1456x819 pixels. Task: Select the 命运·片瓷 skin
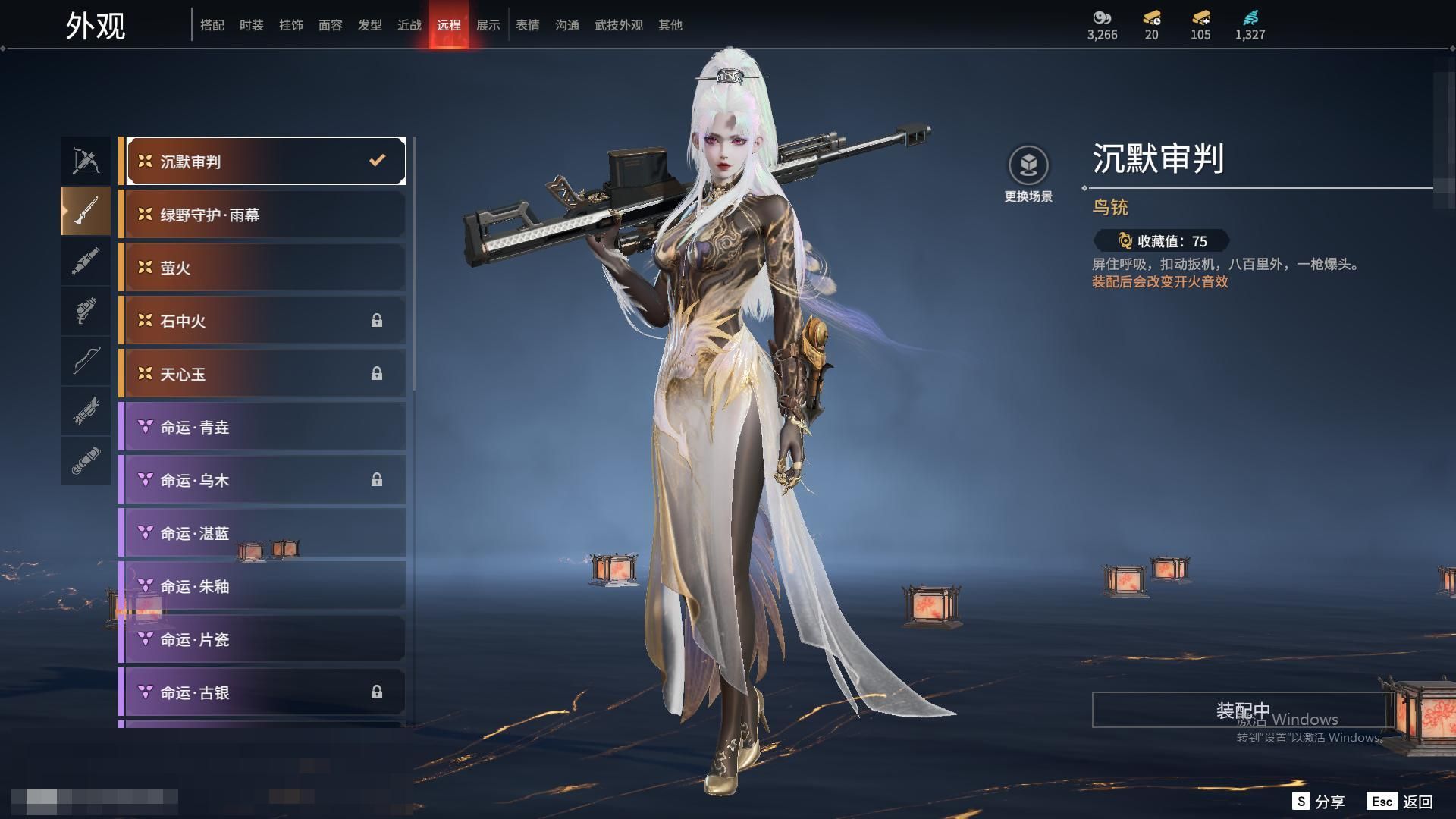(x=262, y=639)
